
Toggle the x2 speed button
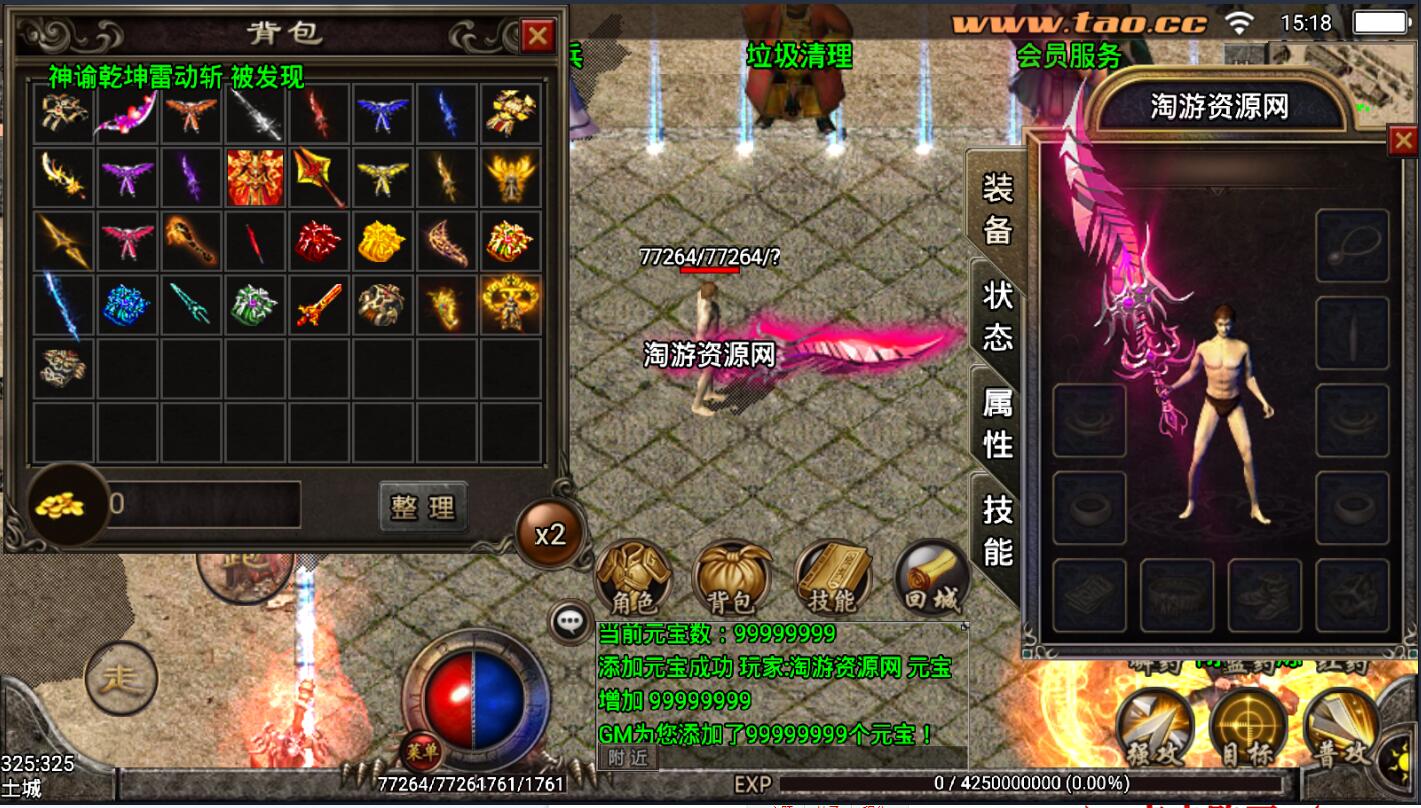pos(550,534)
